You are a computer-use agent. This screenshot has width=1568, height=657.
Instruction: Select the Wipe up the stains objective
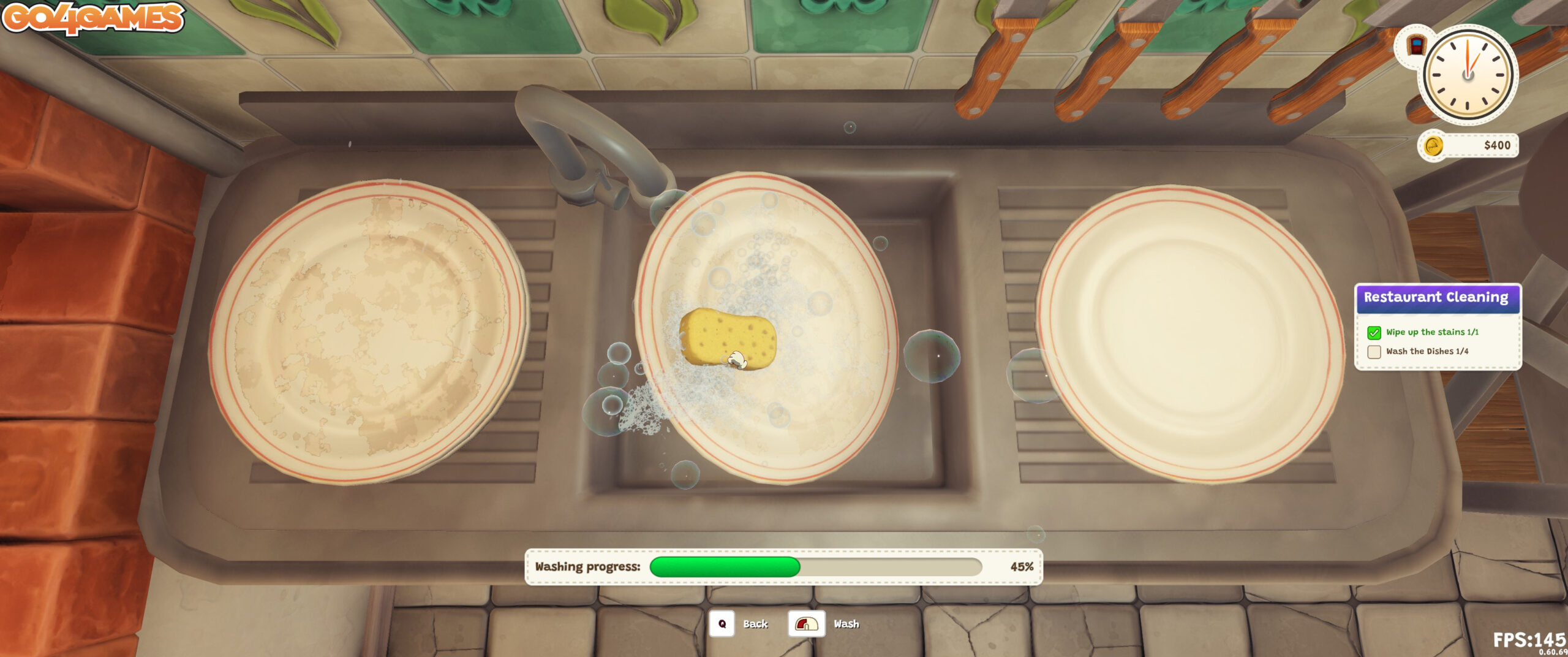pyautogui.click(x=1432, y=332)
